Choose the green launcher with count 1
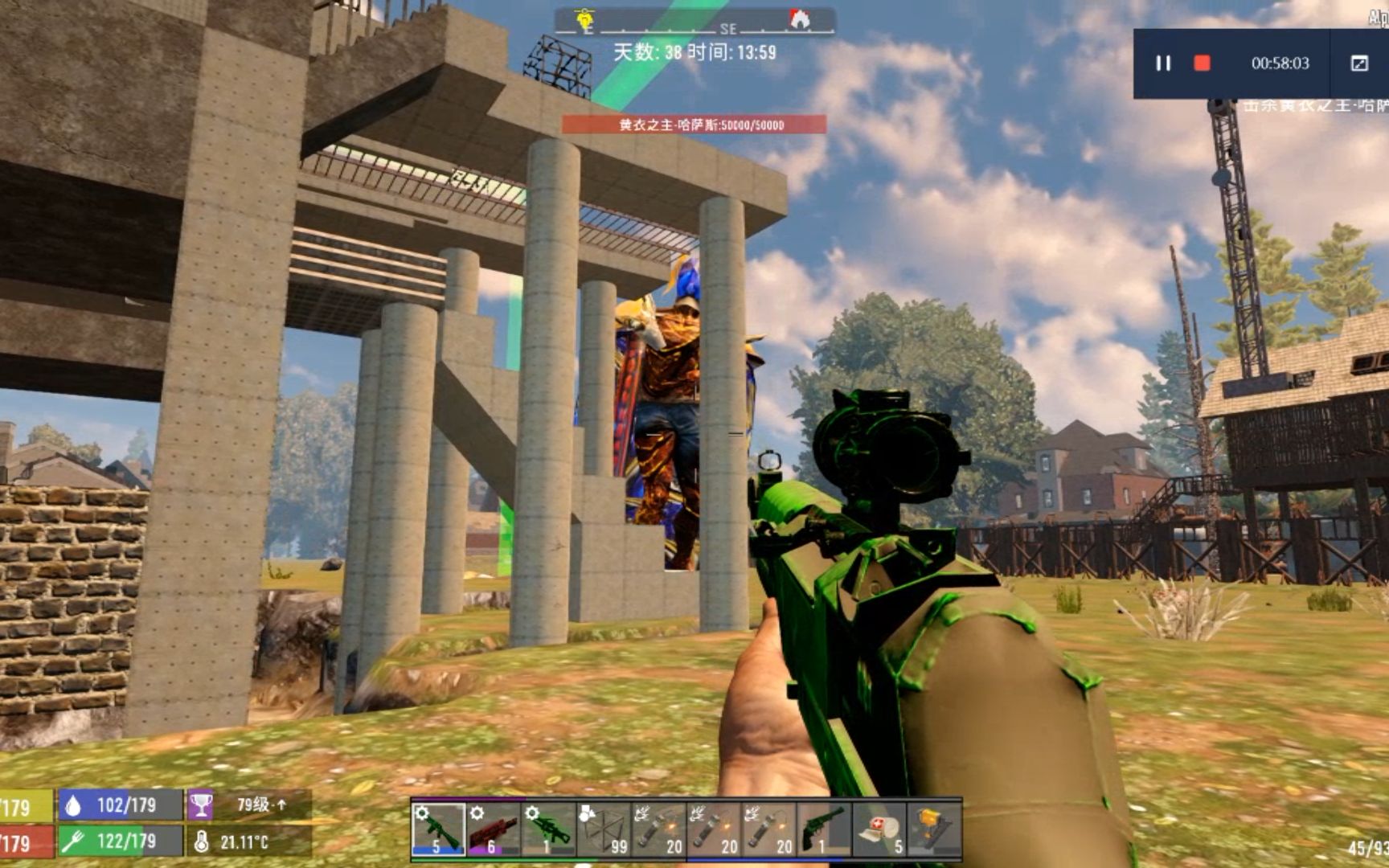 pos(548,829)
